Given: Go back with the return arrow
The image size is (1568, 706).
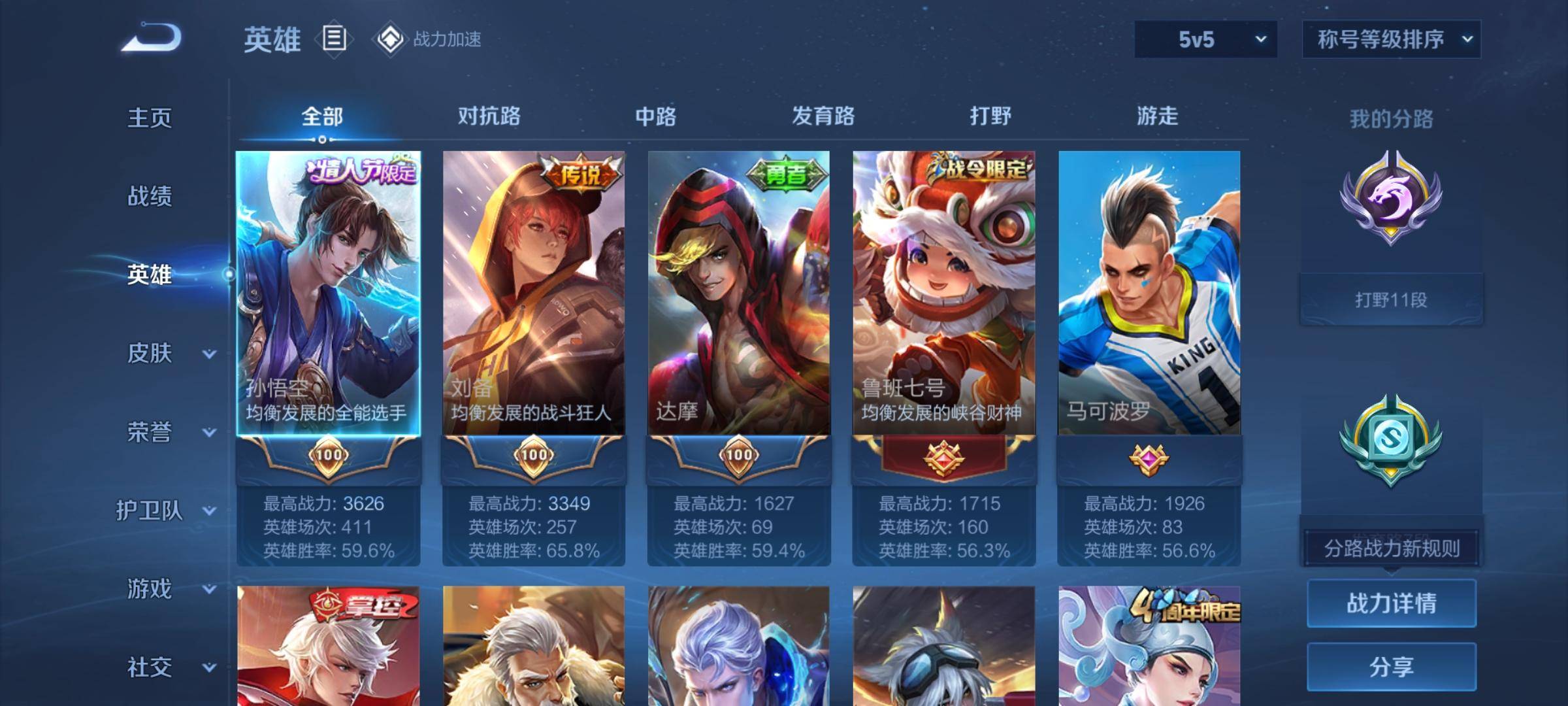Looking at the screenshot, I should (x=152, y=38).
